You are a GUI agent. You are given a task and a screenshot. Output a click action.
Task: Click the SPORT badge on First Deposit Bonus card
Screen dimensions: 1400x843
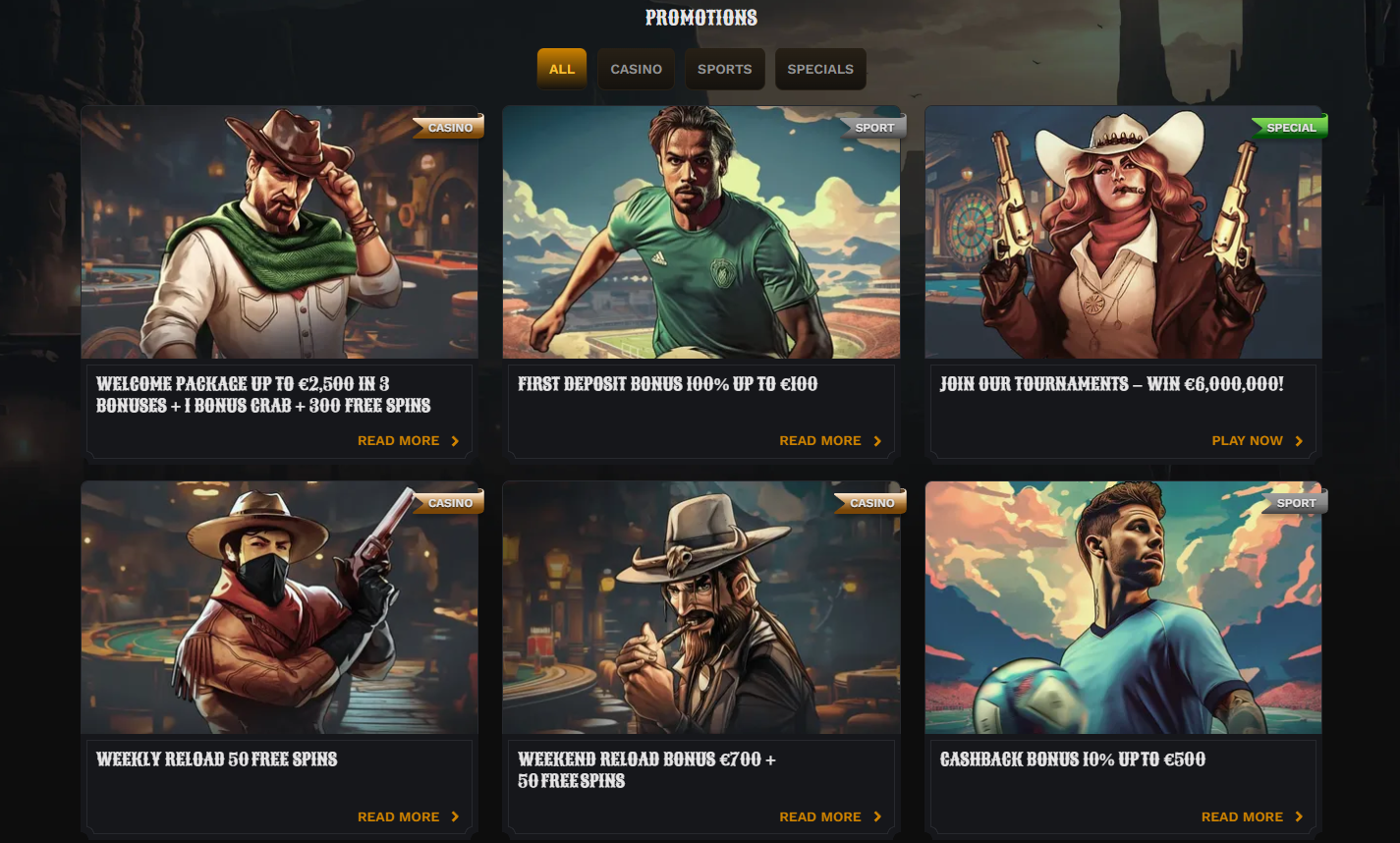[x=873, y=126]
